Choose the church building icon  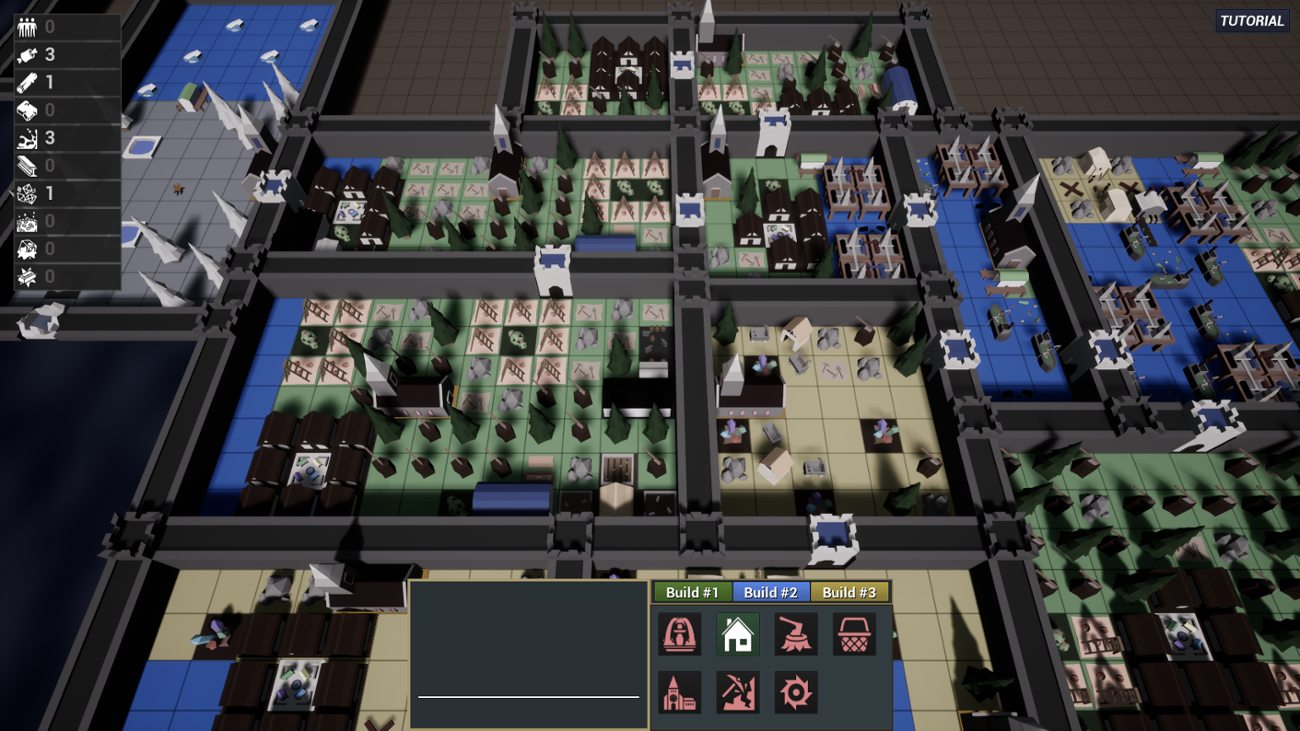679,692
